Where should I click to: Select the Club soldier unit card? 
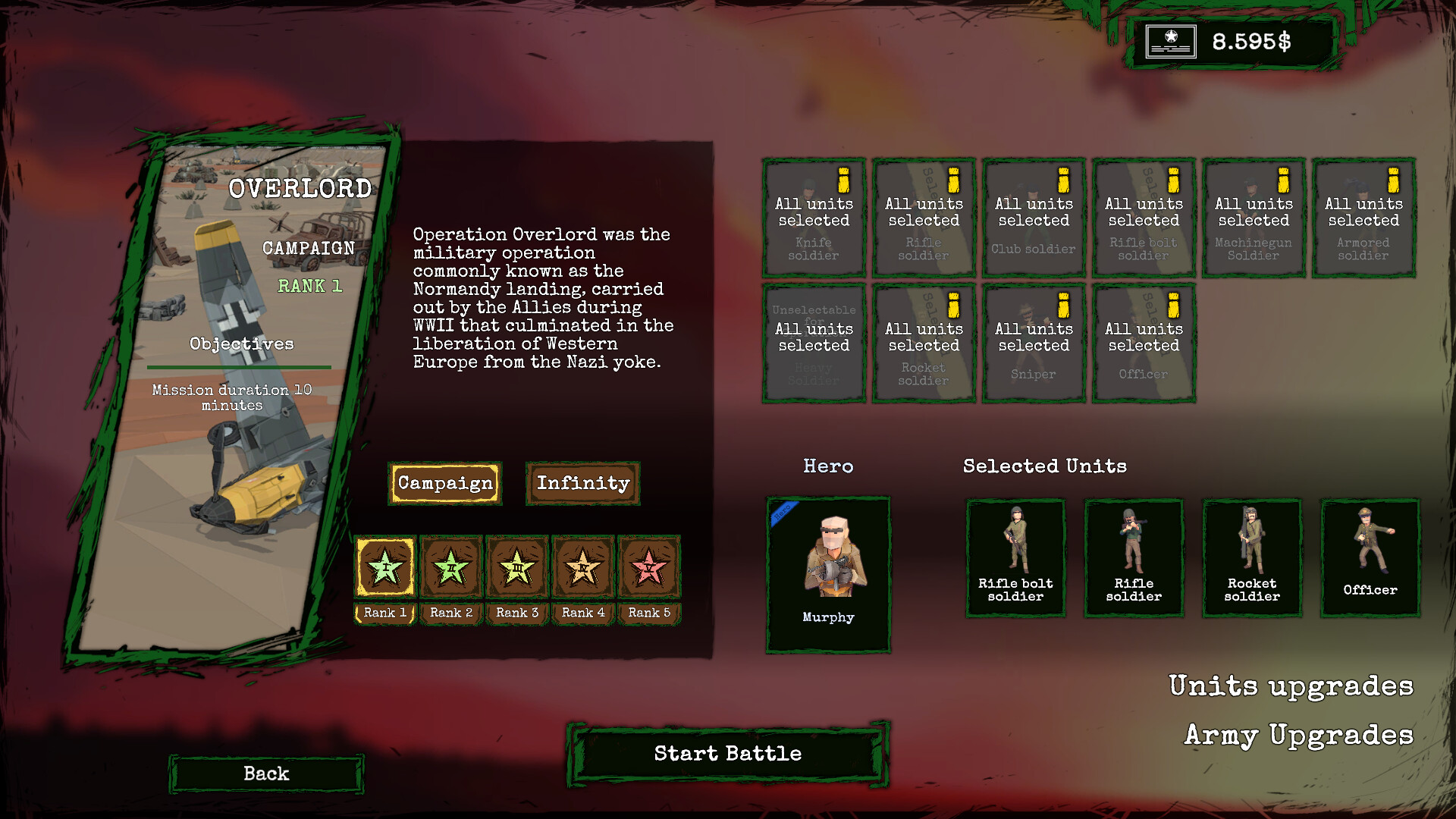coord(1034,218)
